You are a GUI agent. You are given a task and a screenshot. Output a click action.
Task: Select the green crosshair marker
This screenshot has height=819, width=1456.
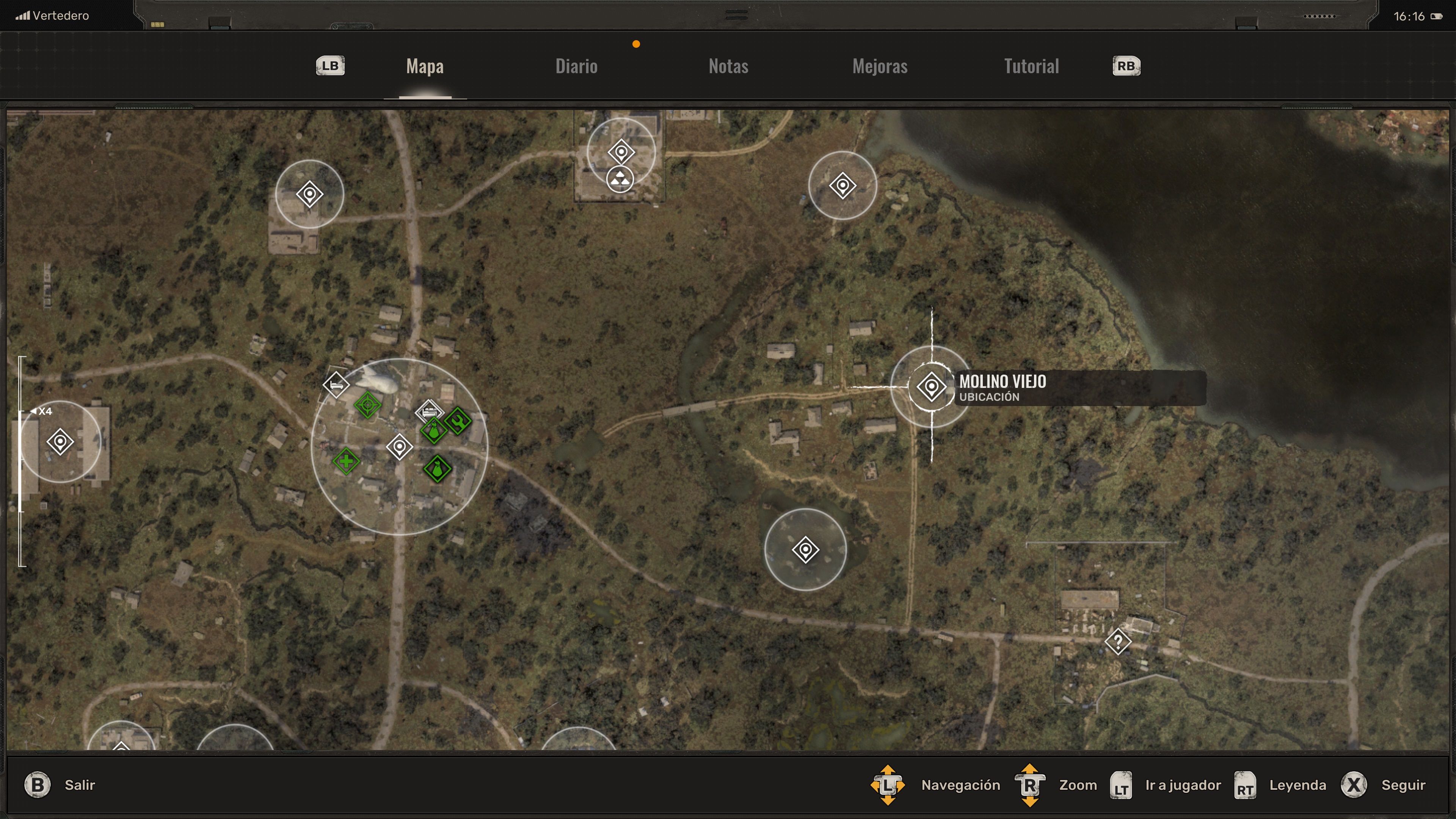pos(367,405)
